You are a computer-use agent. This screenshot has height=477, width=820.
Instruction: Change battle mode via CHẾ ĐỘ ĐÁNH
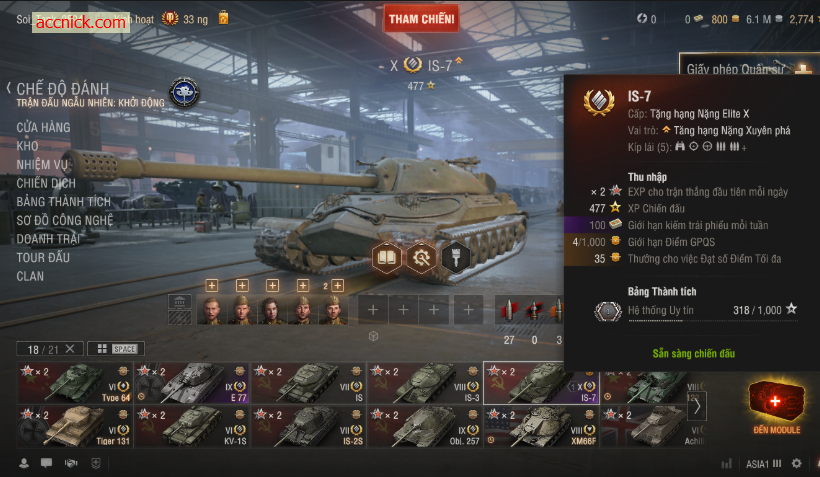click(62, 89)
